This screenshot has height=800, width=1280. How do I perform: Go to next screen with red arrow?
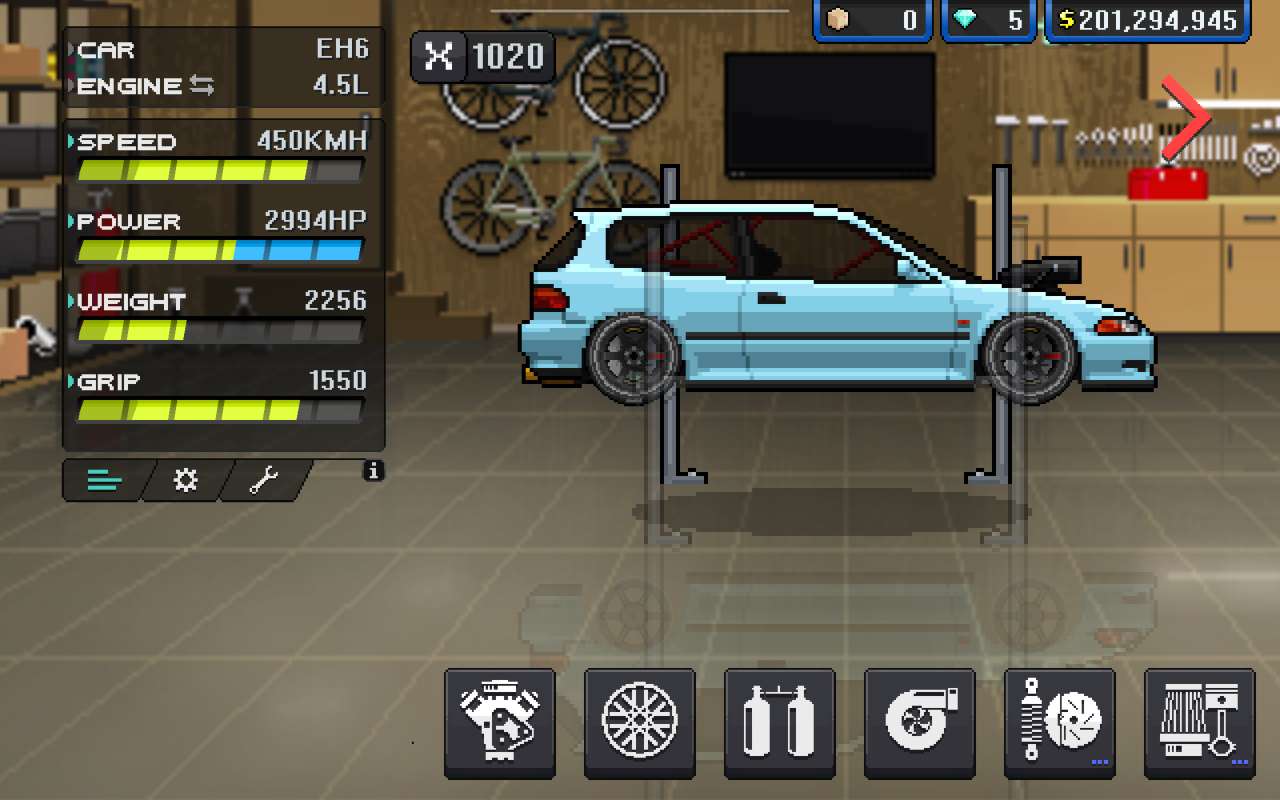pos(1187,120)
